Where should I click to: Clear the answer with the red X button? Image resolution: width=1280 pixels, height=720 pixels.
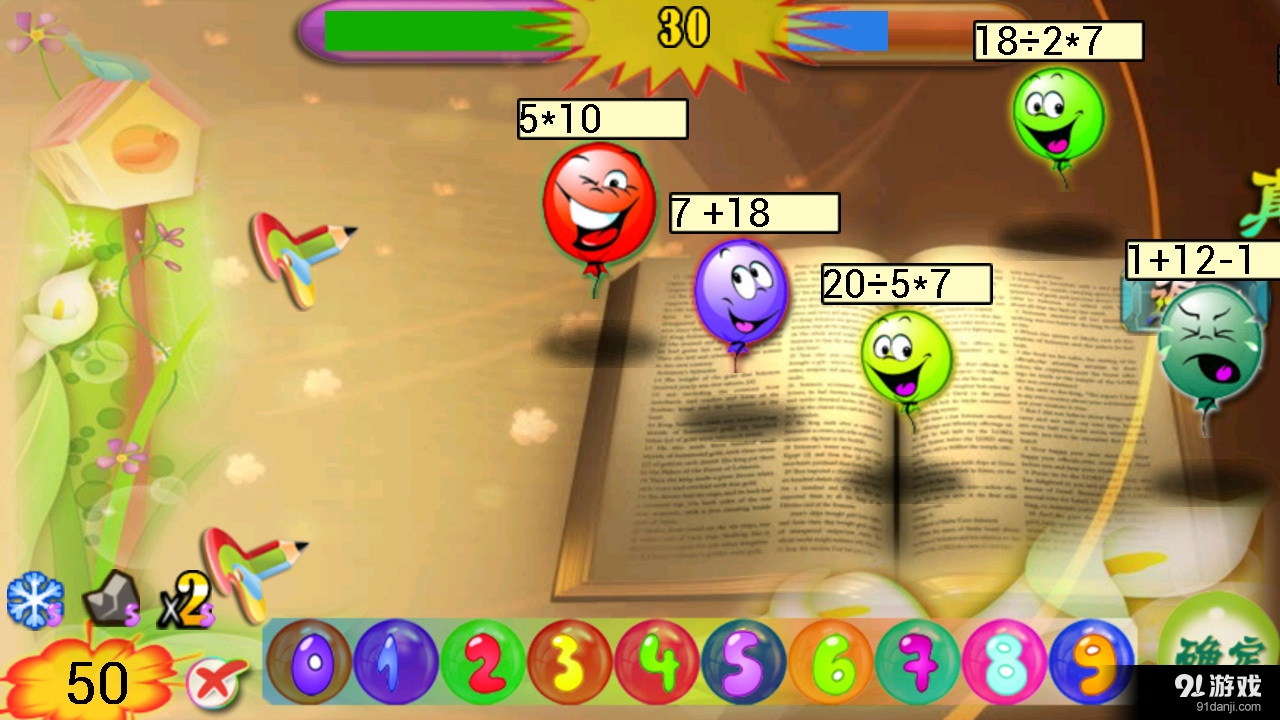coord(216,683)
